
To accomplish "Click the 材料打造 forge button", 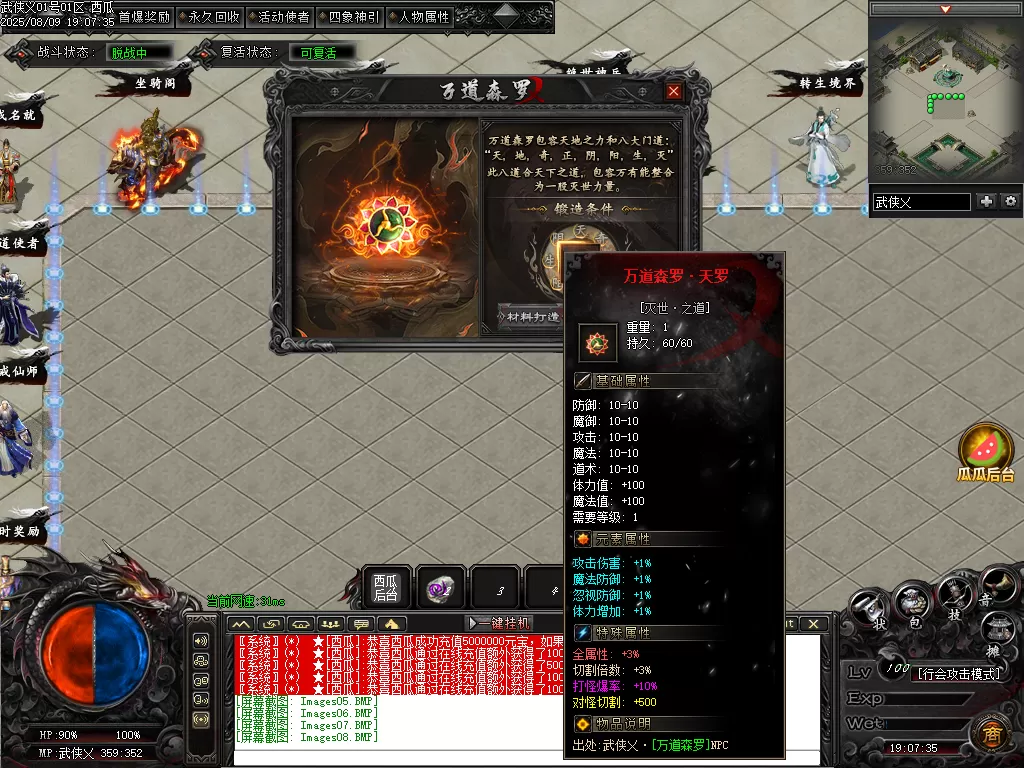I will [530, 316].
